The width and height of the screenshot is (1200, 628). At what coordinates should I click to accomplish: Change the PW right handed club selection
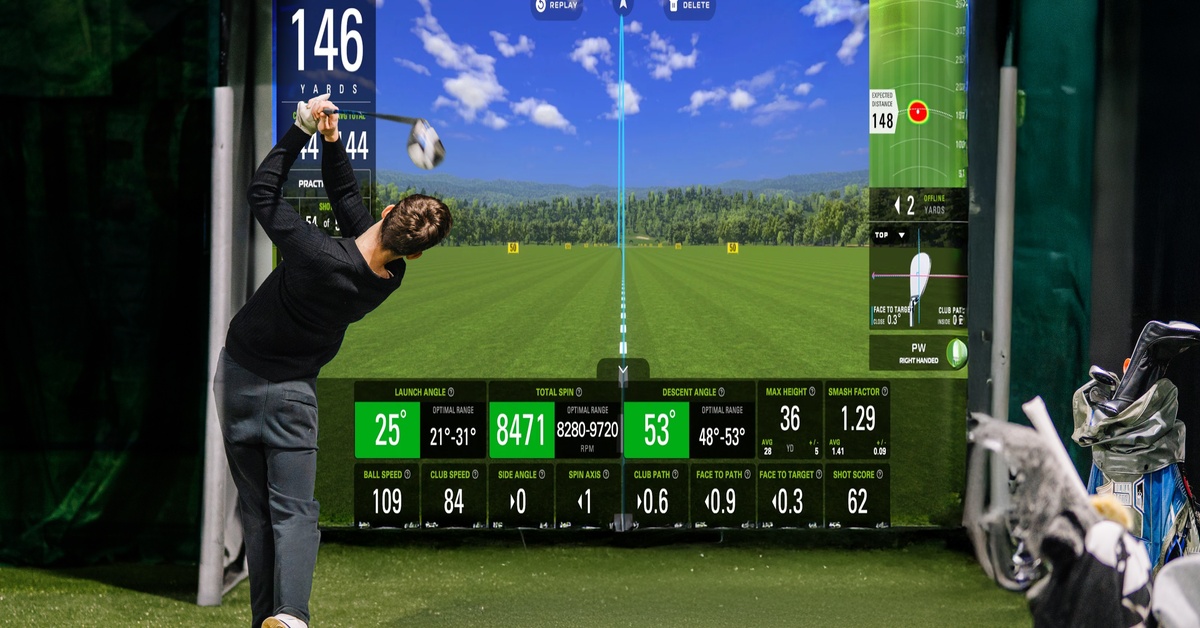click(x=918, y=353)
